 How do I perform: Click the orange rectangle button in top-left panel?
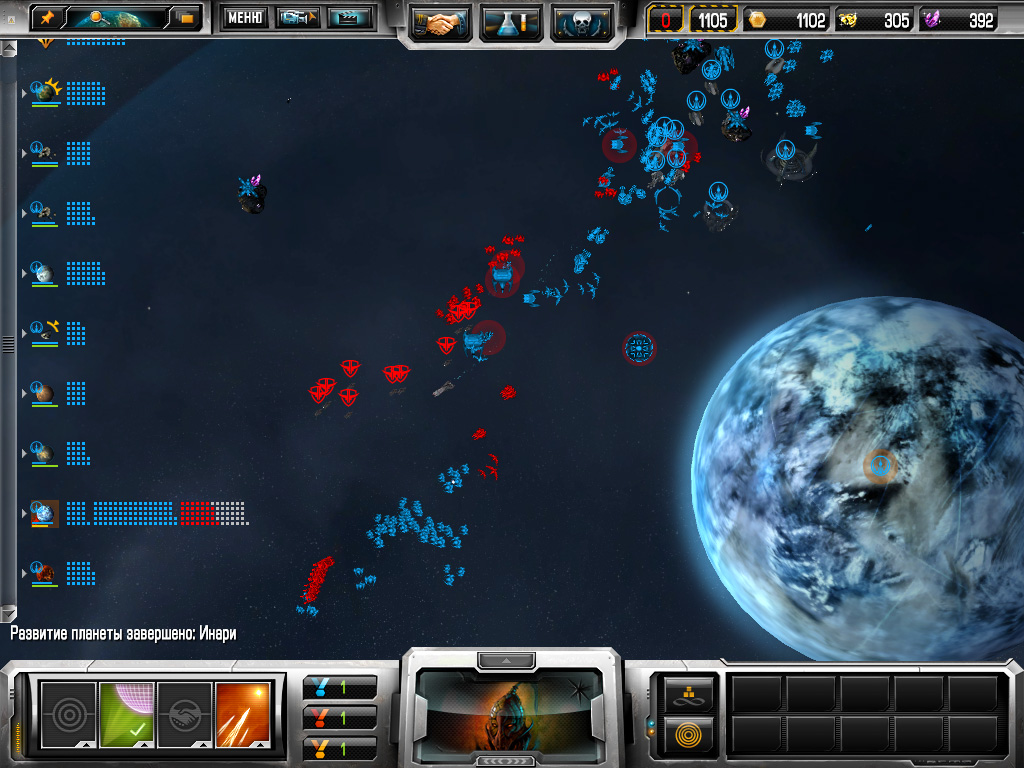(185, 17)
